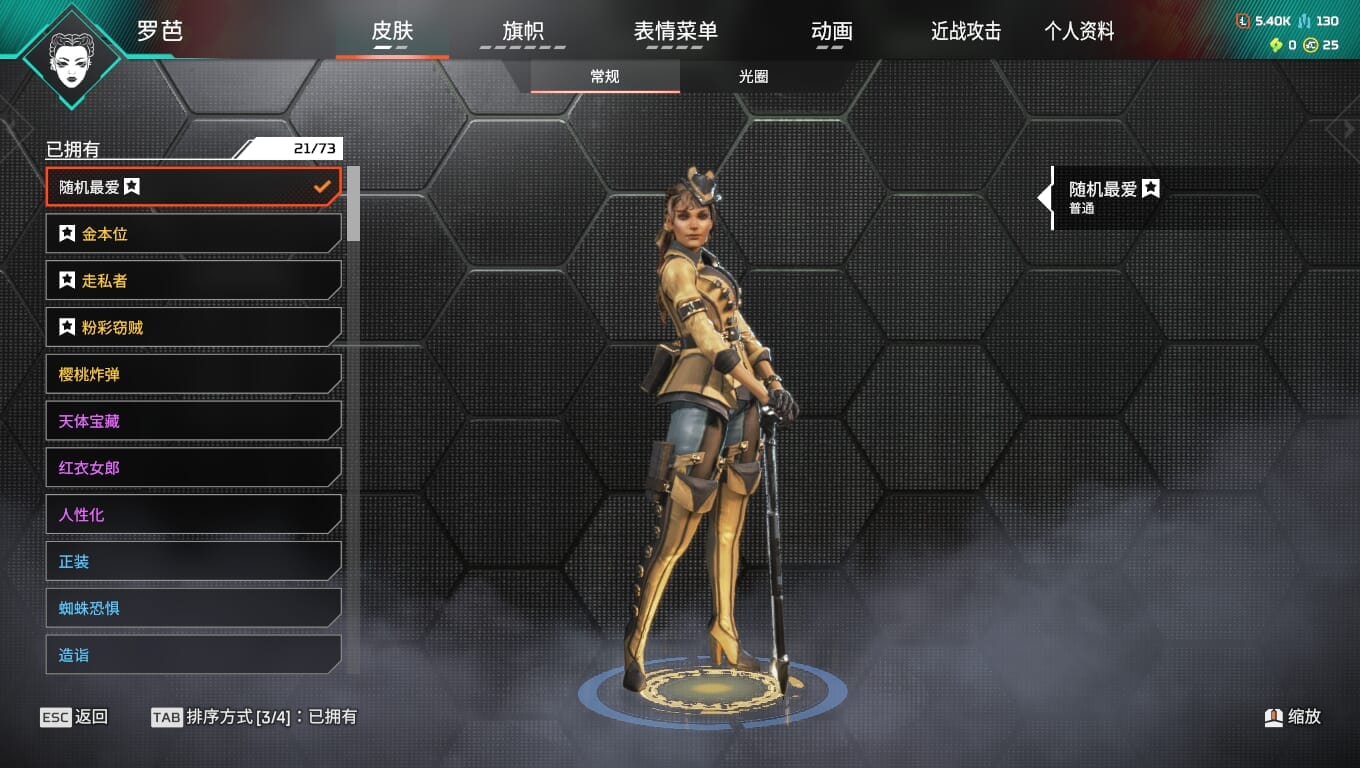Select the 金本位 skin
The image size is (1360, 768).
point(193,234)
